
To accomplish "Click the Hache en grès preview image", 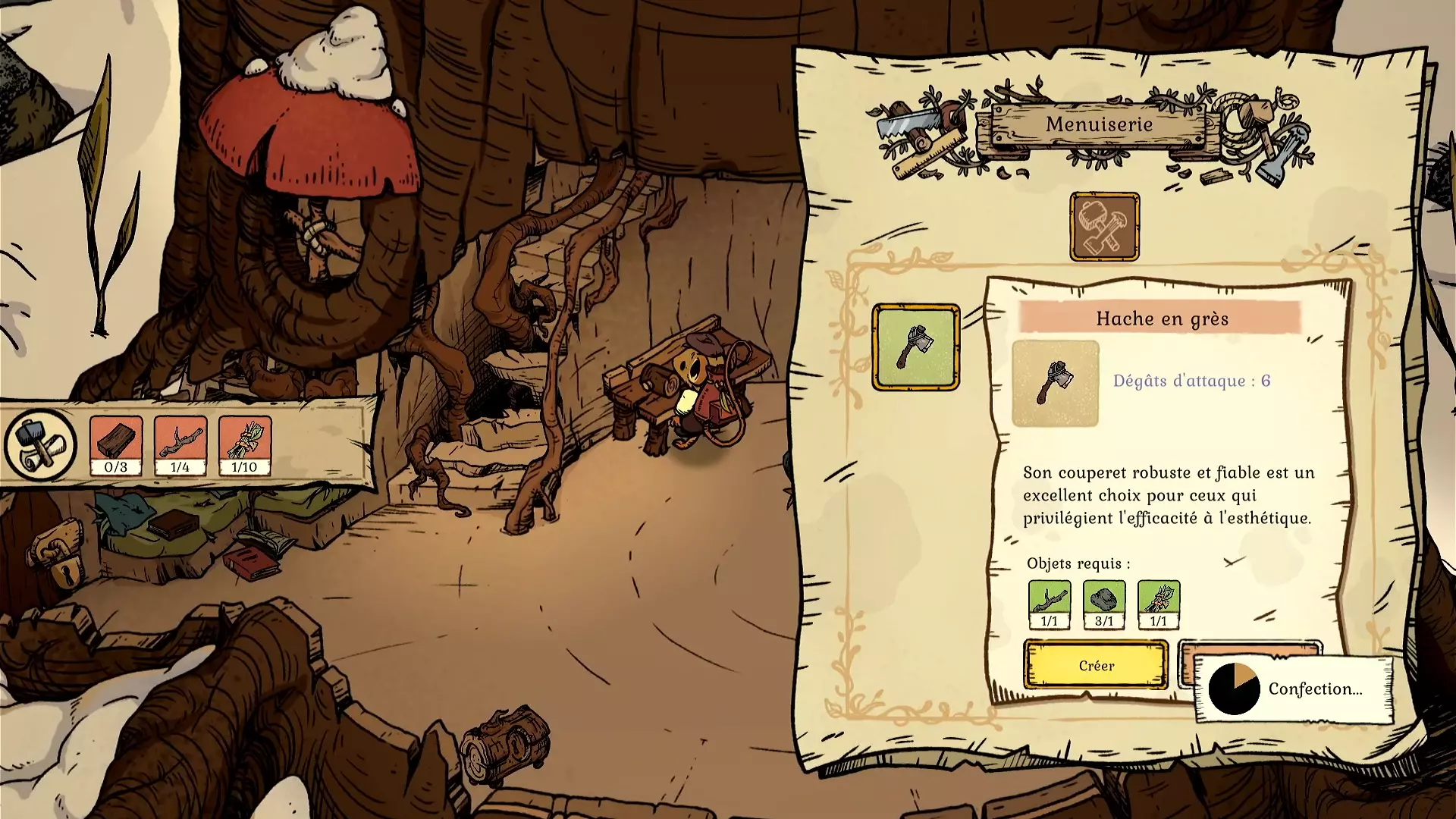I will pos(1055,383).
